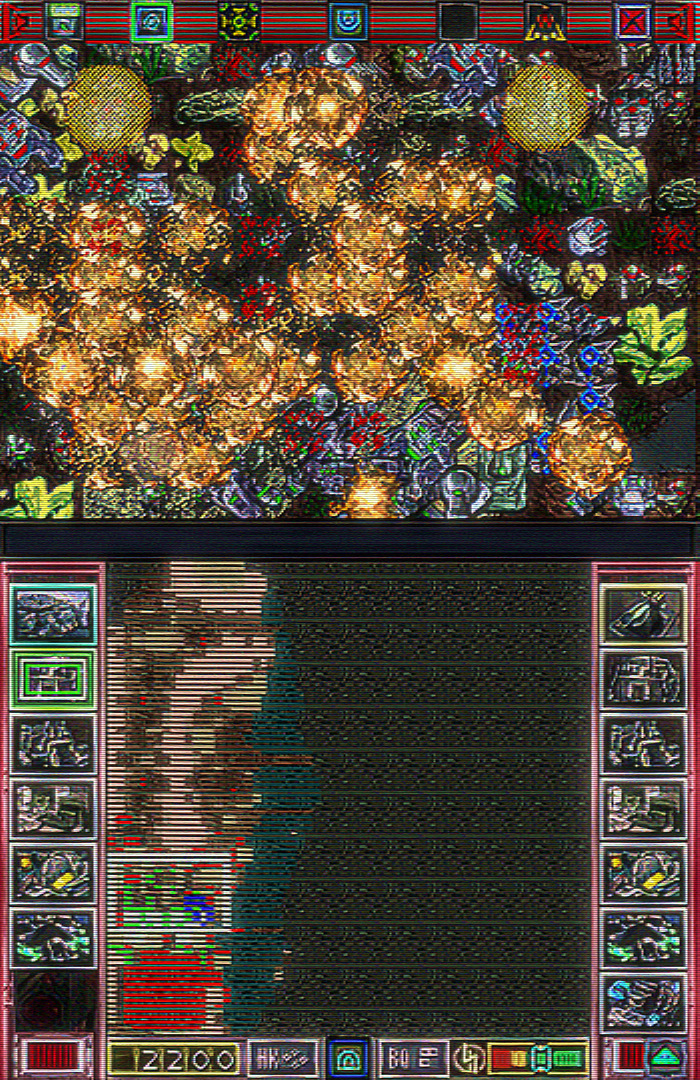The height and width of the screenshot is (1080, 700).
Task: Click the top bar's left red arrow
Action: click(x=18, y=21)
